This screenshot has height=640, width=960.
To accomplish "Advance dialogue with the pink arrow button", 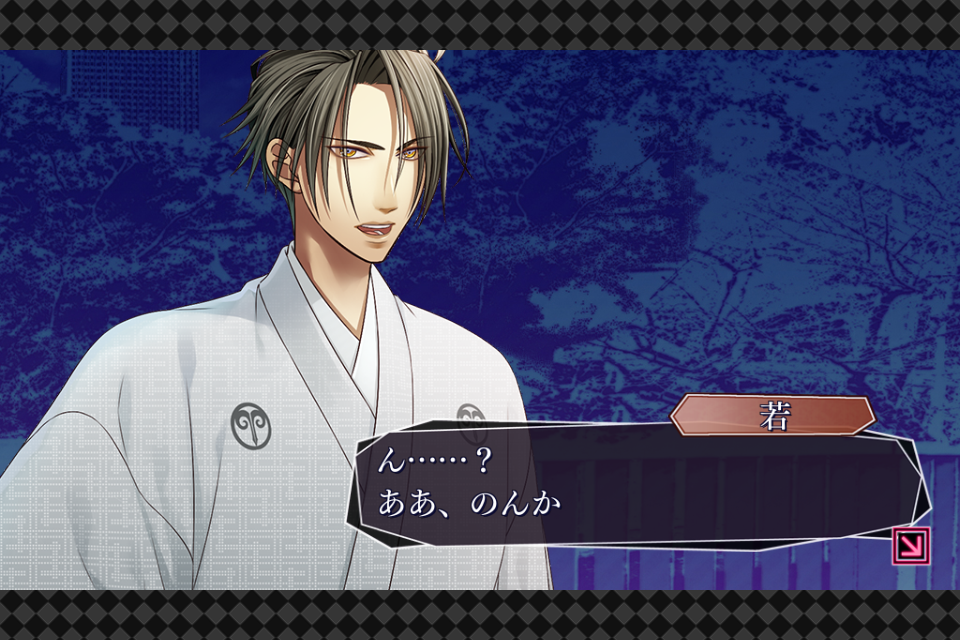I will [911, 546].
